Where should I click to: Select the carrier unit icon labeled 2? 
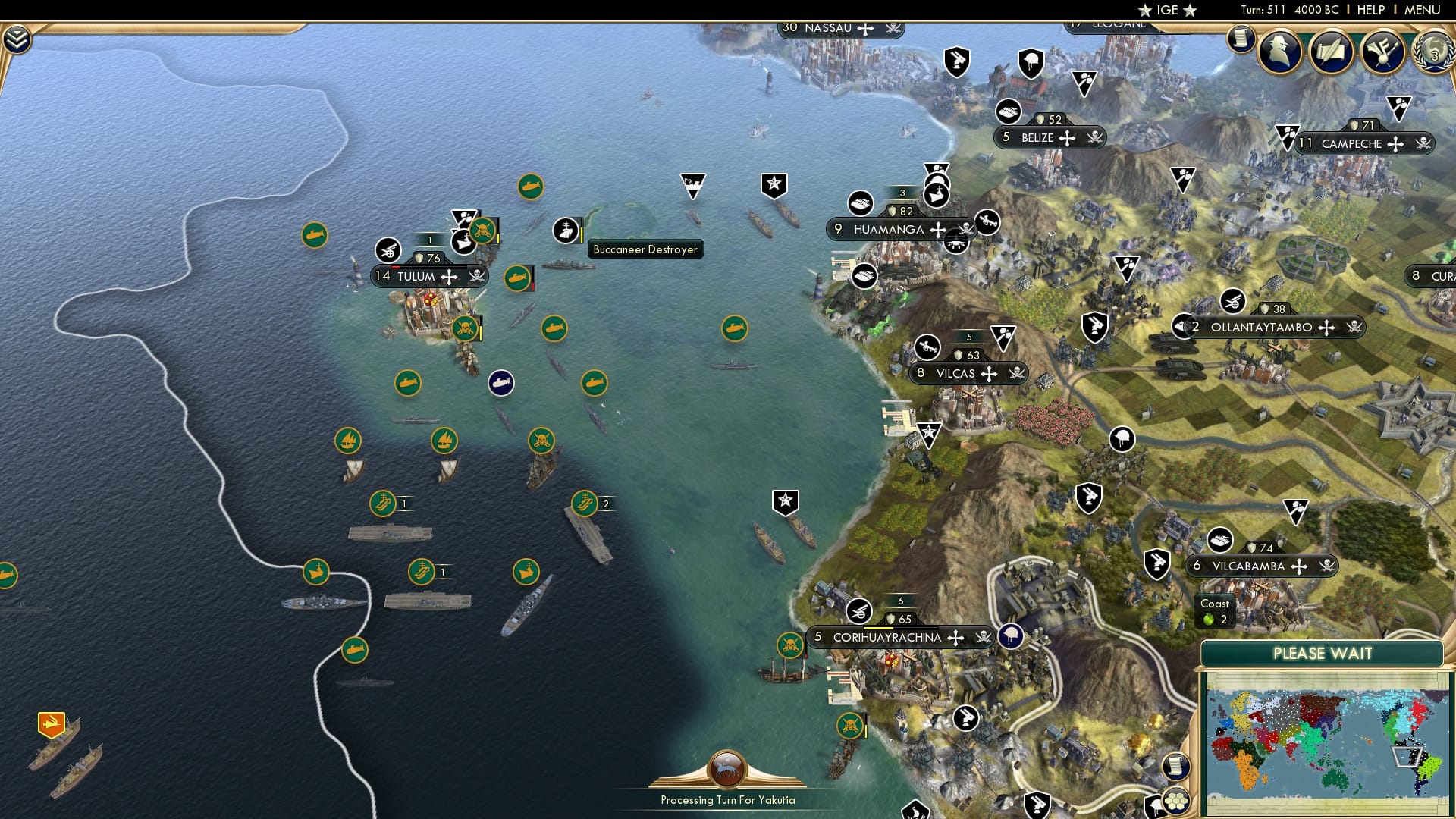pyautogui.click(x=586, y=502)
